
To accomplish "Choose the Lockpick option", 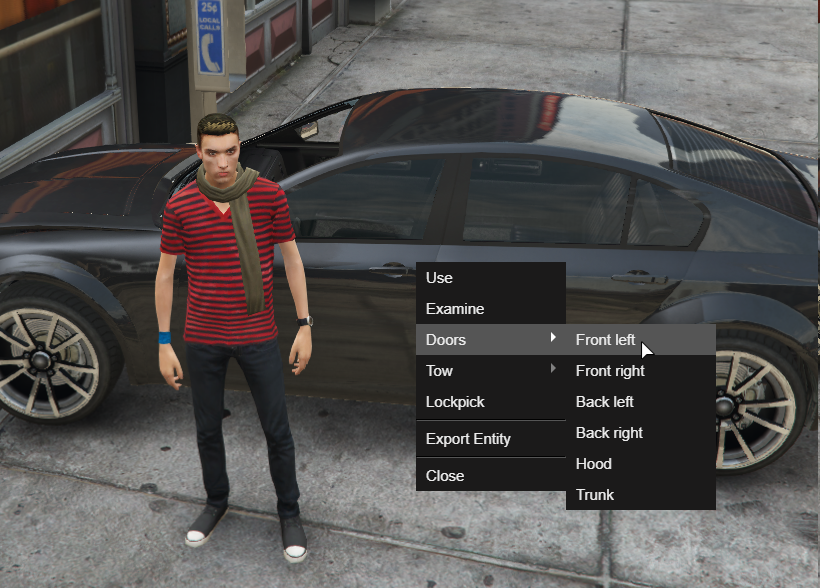I will pos(455,402).
